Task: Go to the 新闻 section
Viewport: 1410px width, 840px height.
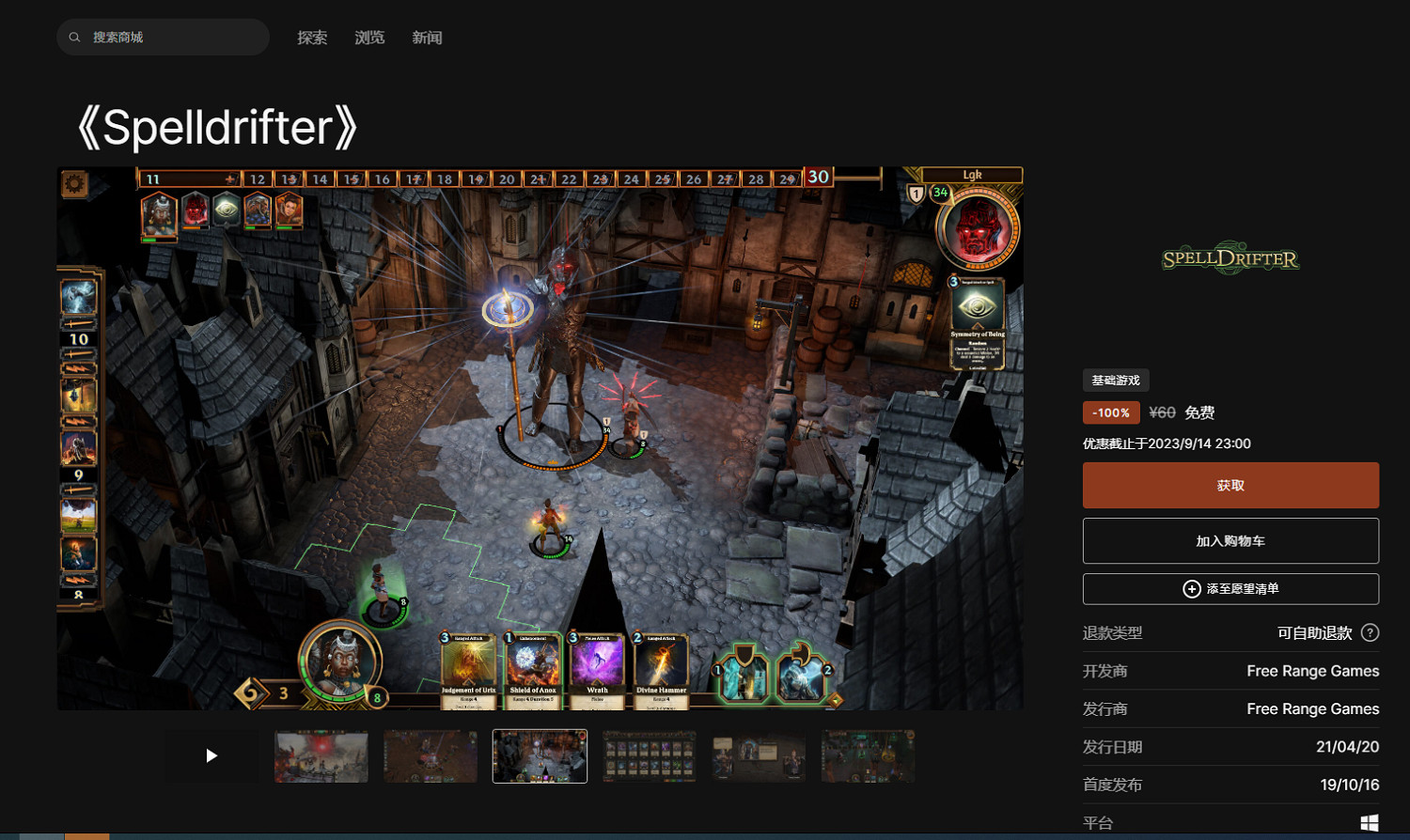Action: click(x=427, y=38)
